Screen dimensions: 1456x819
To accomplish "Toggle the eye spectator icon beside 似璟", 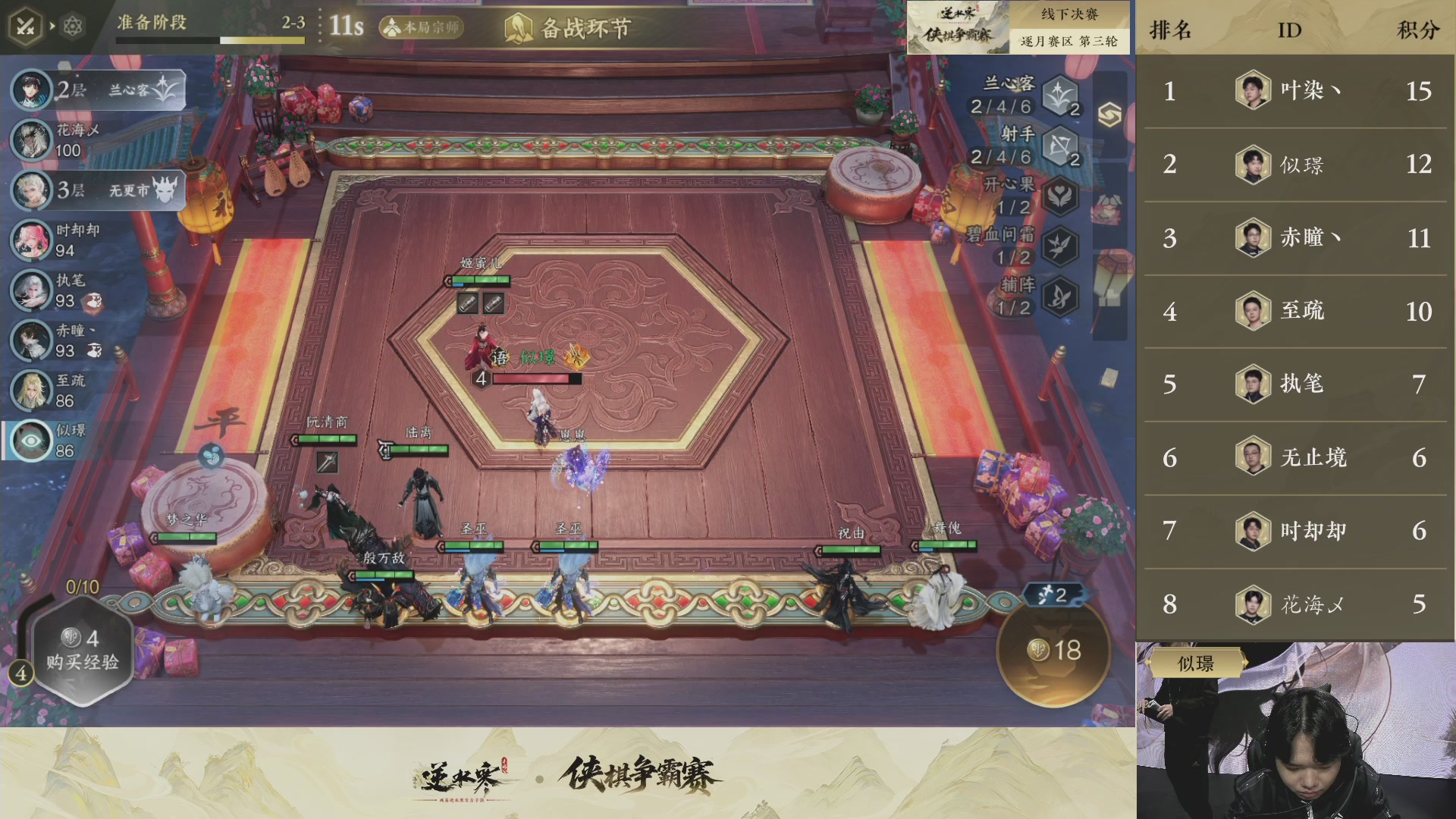I will (30, 440).
